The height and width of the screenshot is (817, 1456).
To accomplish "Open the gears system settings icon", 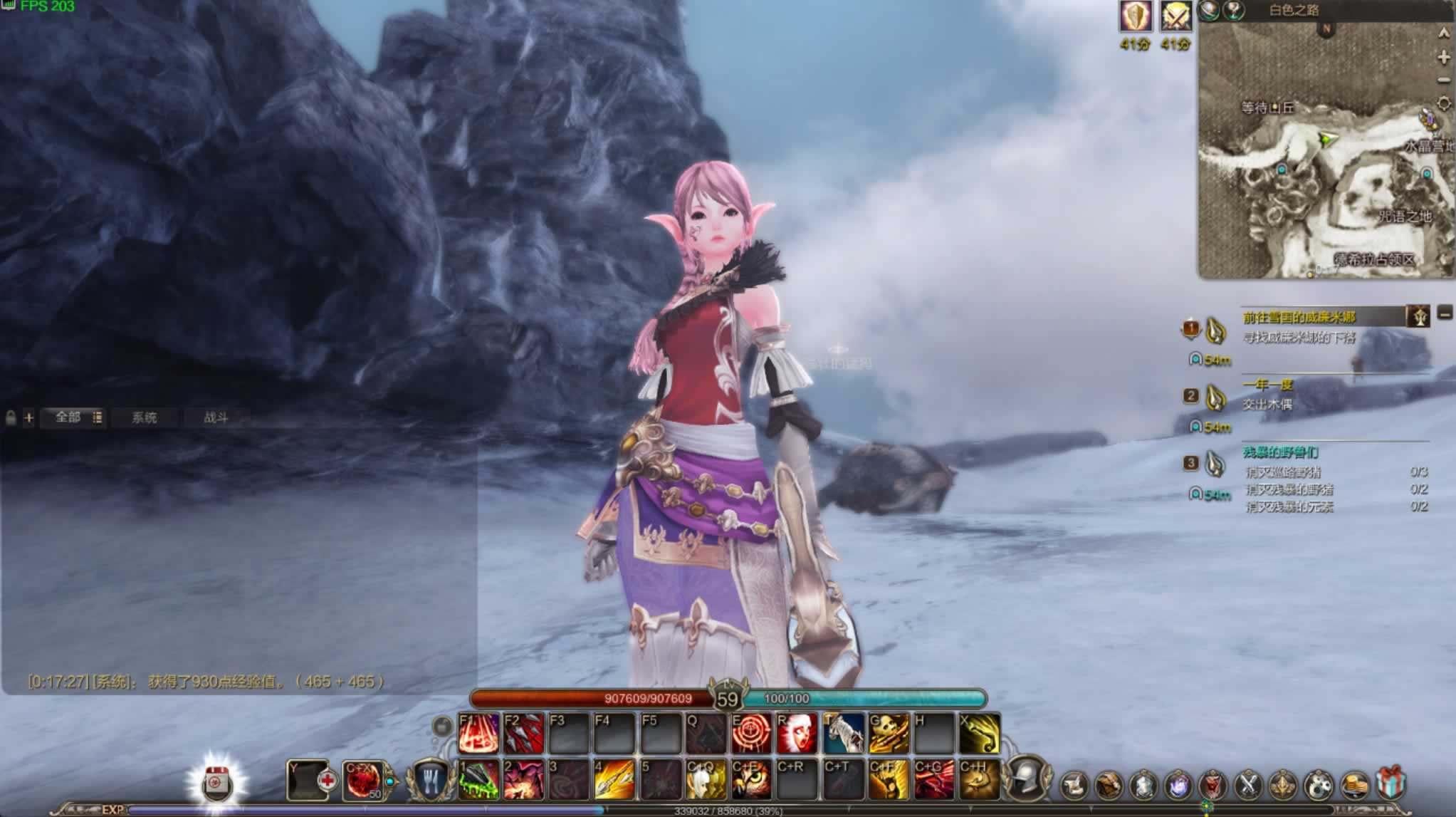I will [1319, 784].
